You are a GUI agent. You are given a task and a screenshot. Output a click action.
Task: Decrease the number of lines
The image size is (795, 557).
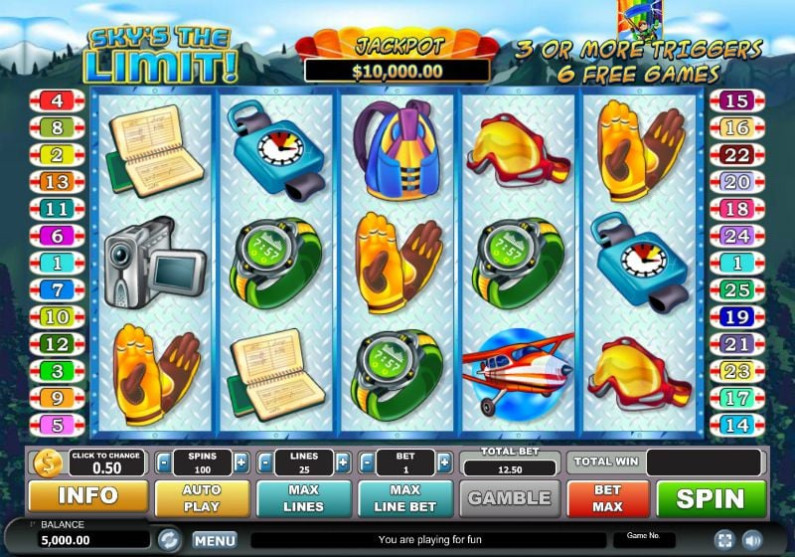266,463
